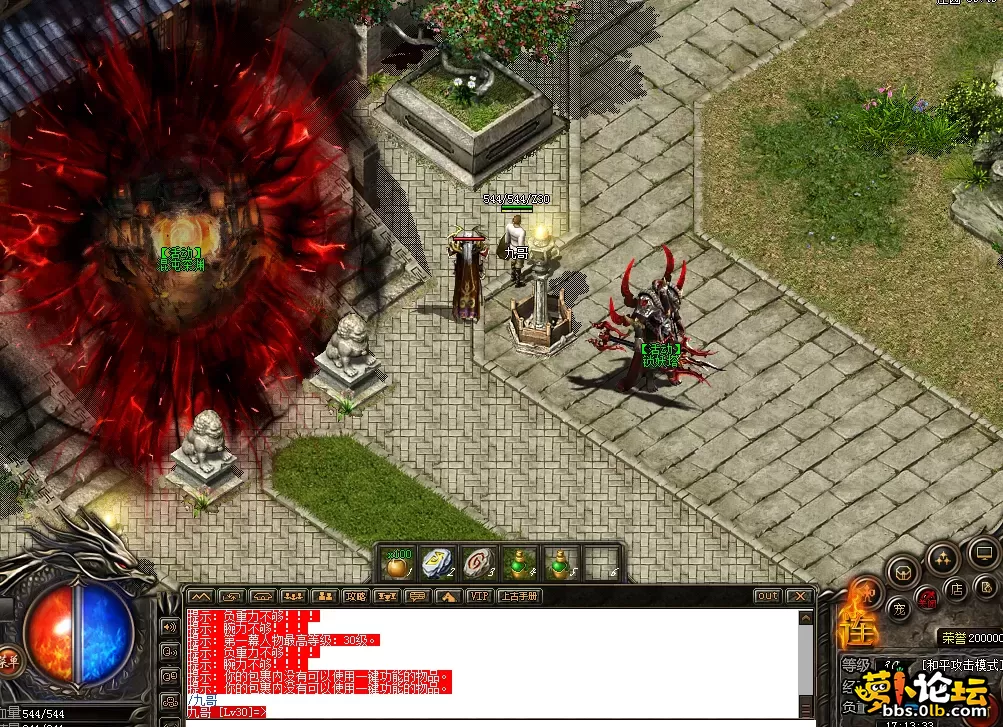Open the 上古手册 handbook
Screen dimensions: 1003x727
coord(519,596)
